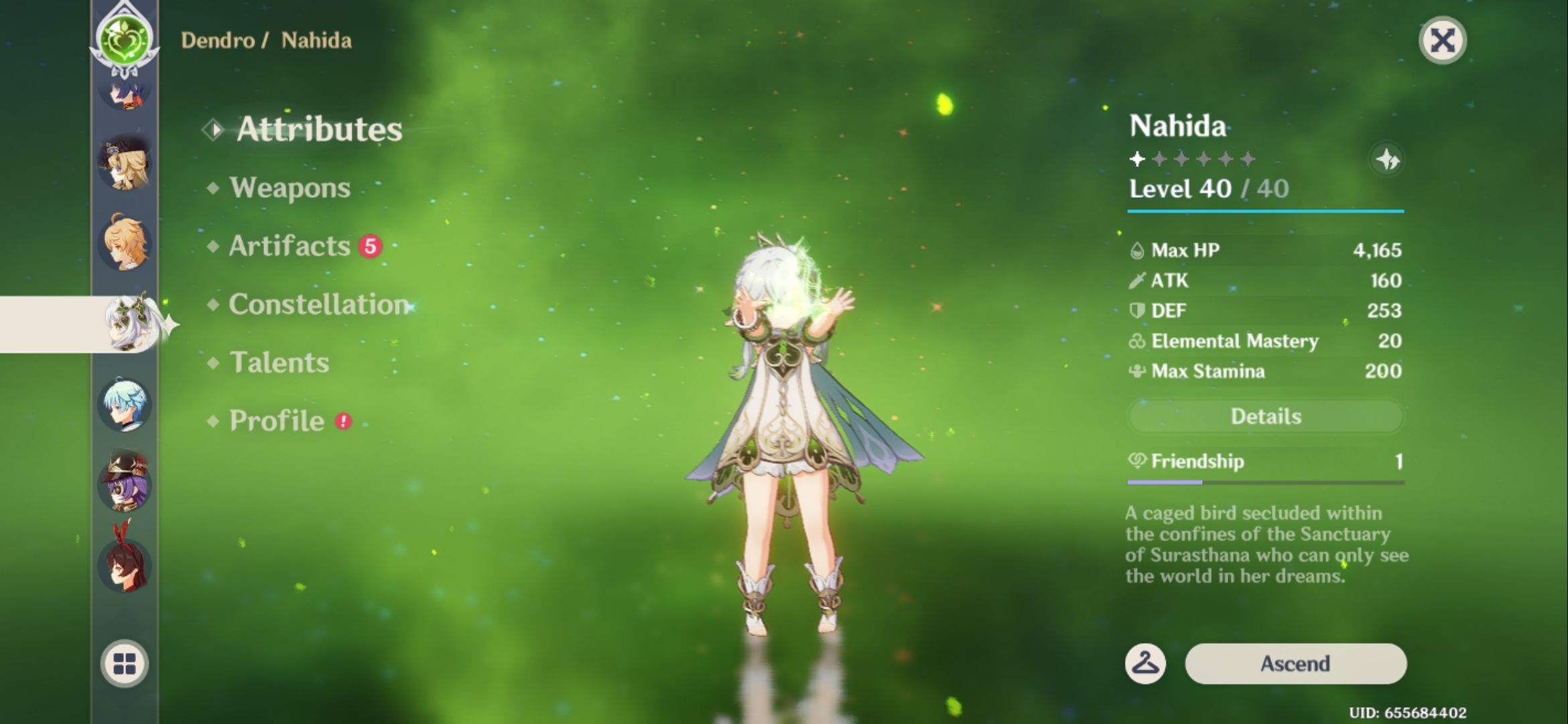Select the Elemental Mastery icon
1568x724 pixels.
click(x=1137, y=341)
